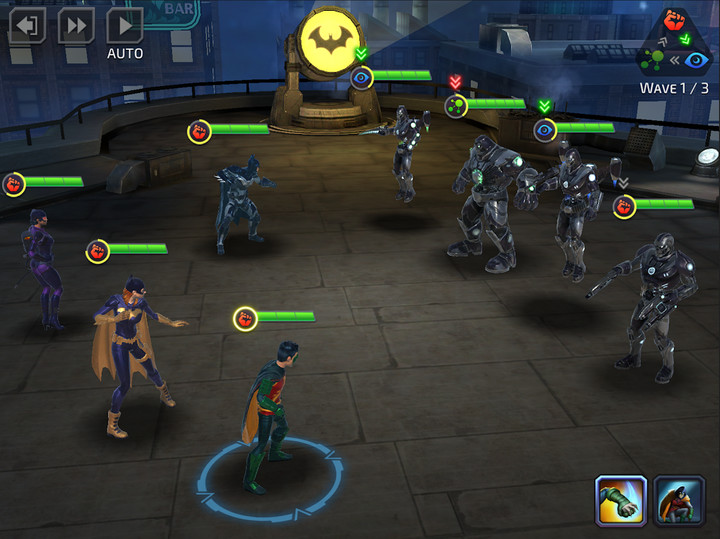Viewport: 720px width, 539px height.
Task: Use the green gauntlet punch ability
Action: [620, 500]
